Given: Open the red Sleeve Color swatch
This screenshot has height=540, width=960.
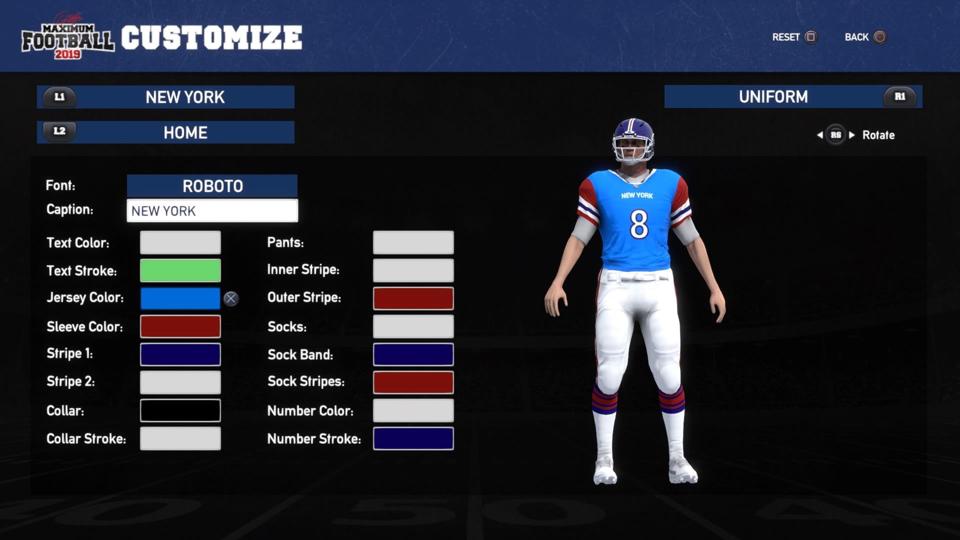Looking at the screenshot, I should [180, 327].
